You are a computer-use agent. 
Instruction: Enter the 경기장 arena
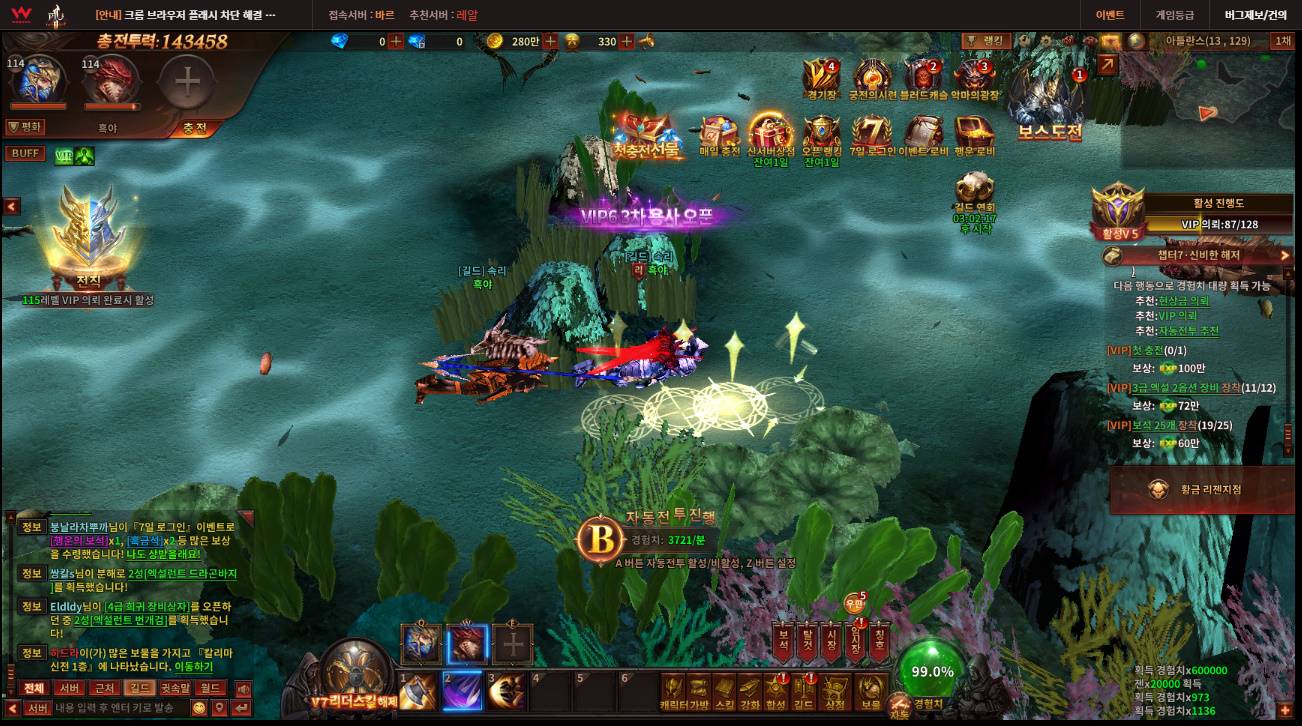pyautogui.click(x=822, y=78)
